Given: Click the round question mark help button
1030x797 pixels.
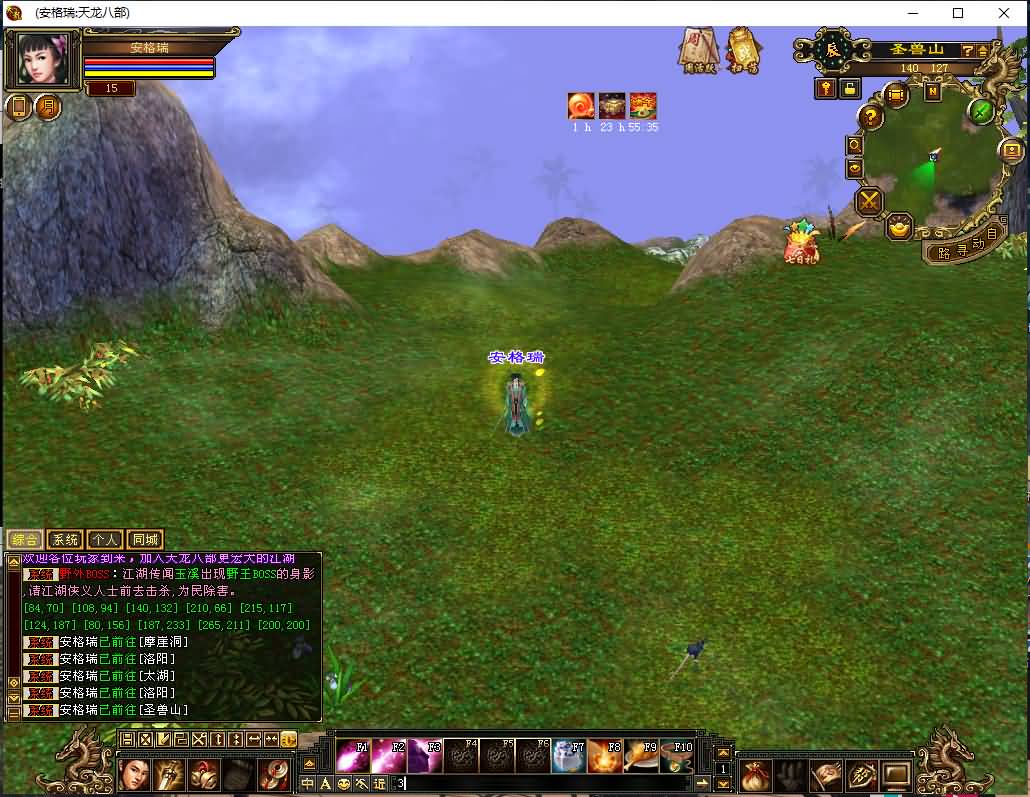Looking at the screenshot, I should click(x=871, y=116).
